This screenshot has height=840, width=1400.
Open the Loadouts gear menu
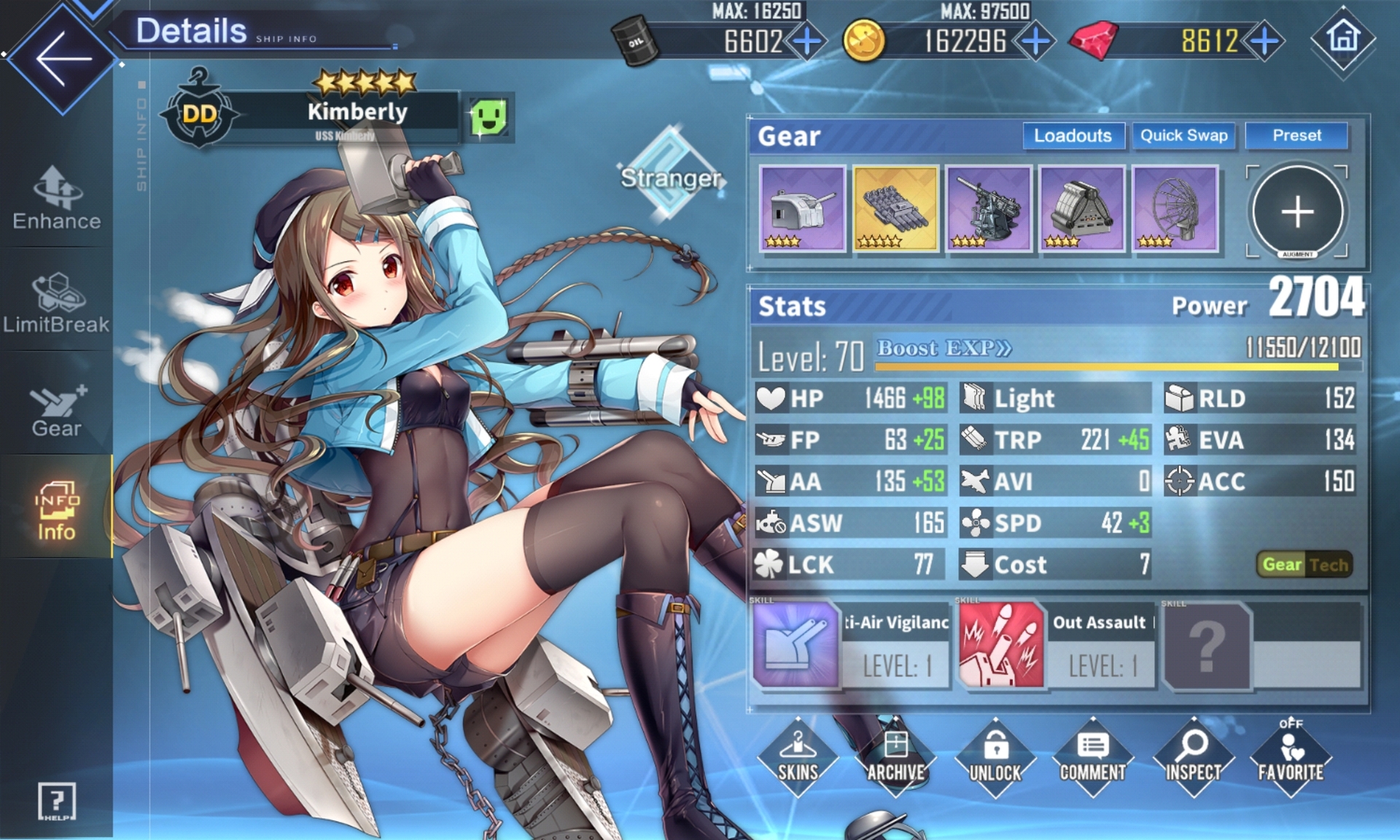pyautogui.click(x=1073, y=136)
